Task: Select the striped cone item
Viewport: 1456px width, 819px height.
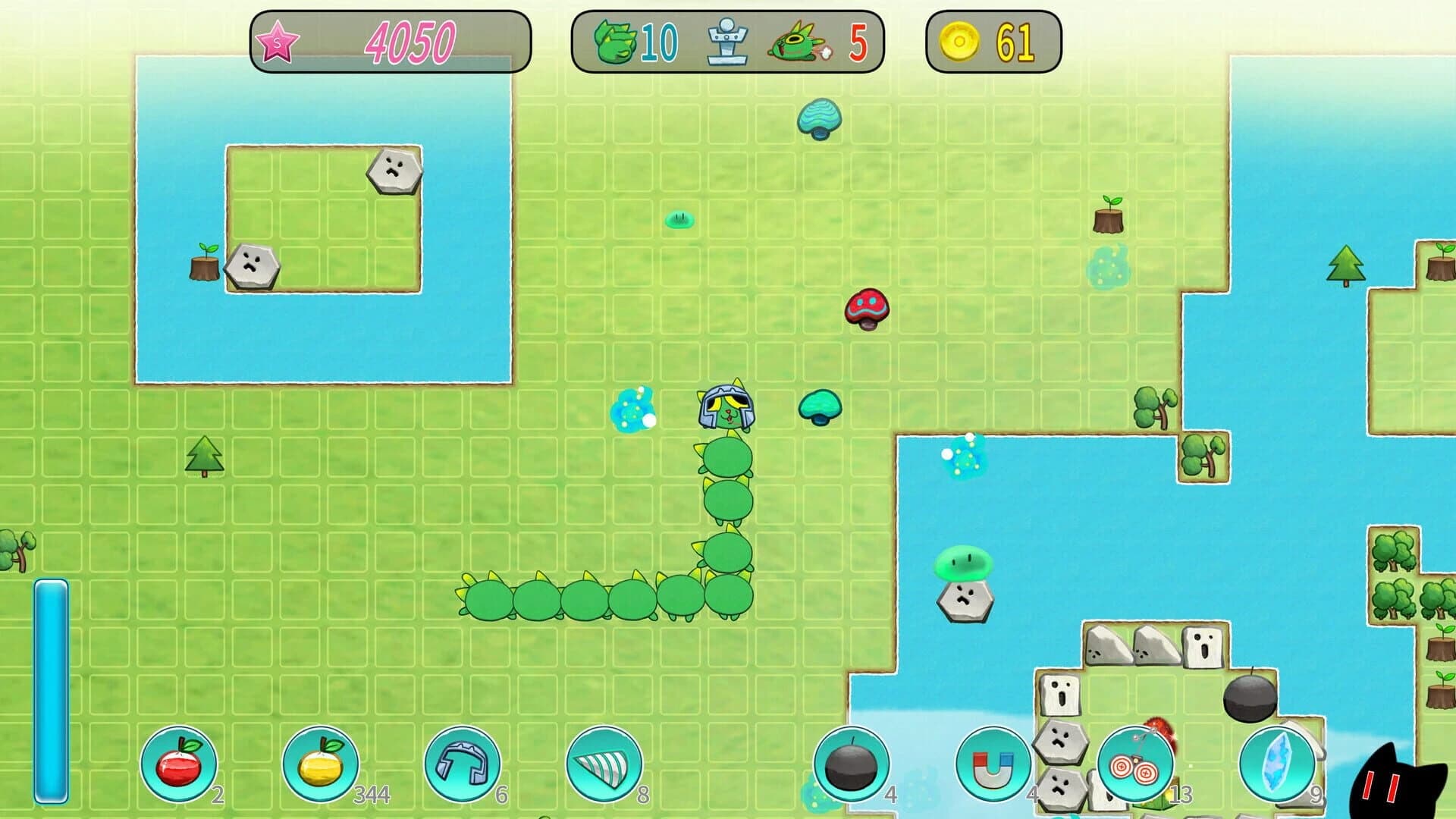Action: pos(603,766)
